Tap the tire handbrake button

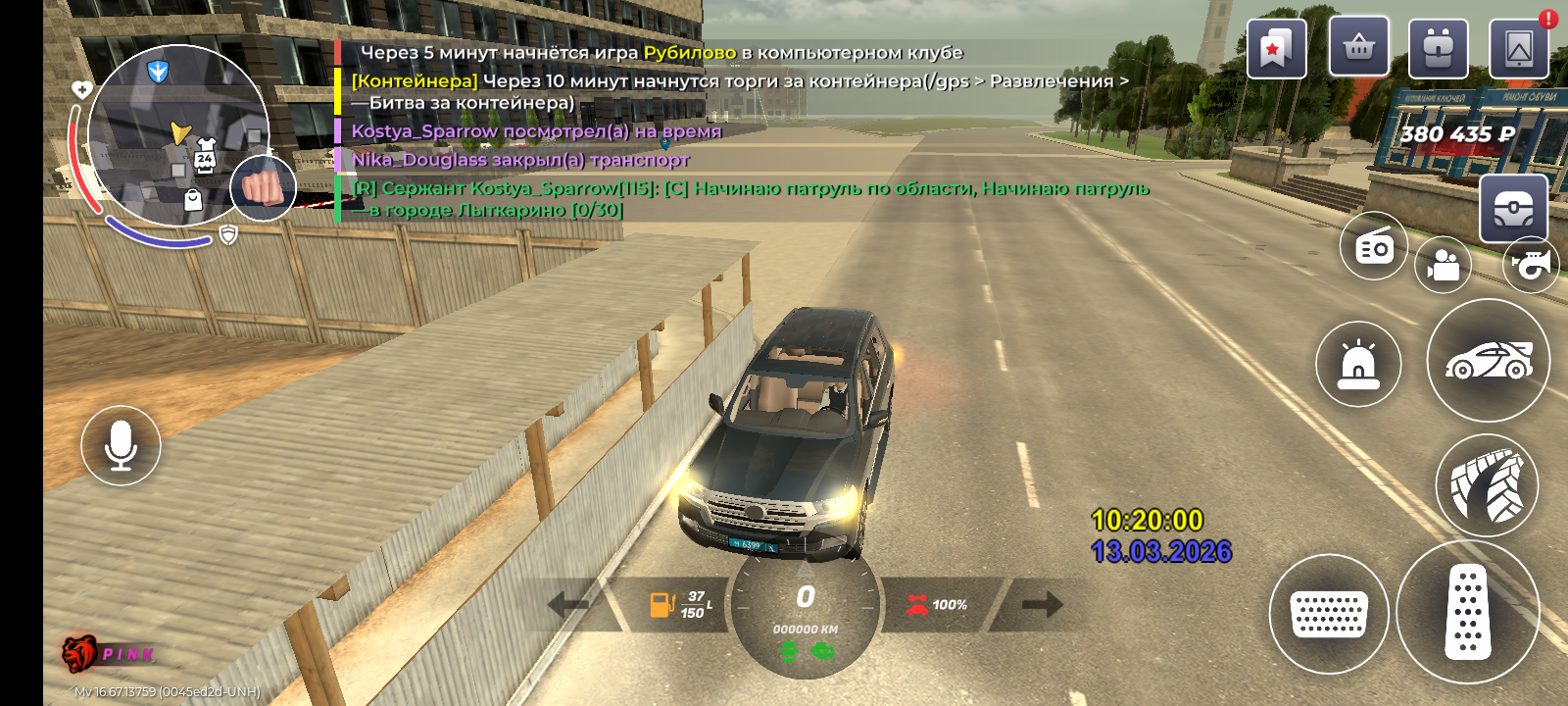(x=1487, y=485)
